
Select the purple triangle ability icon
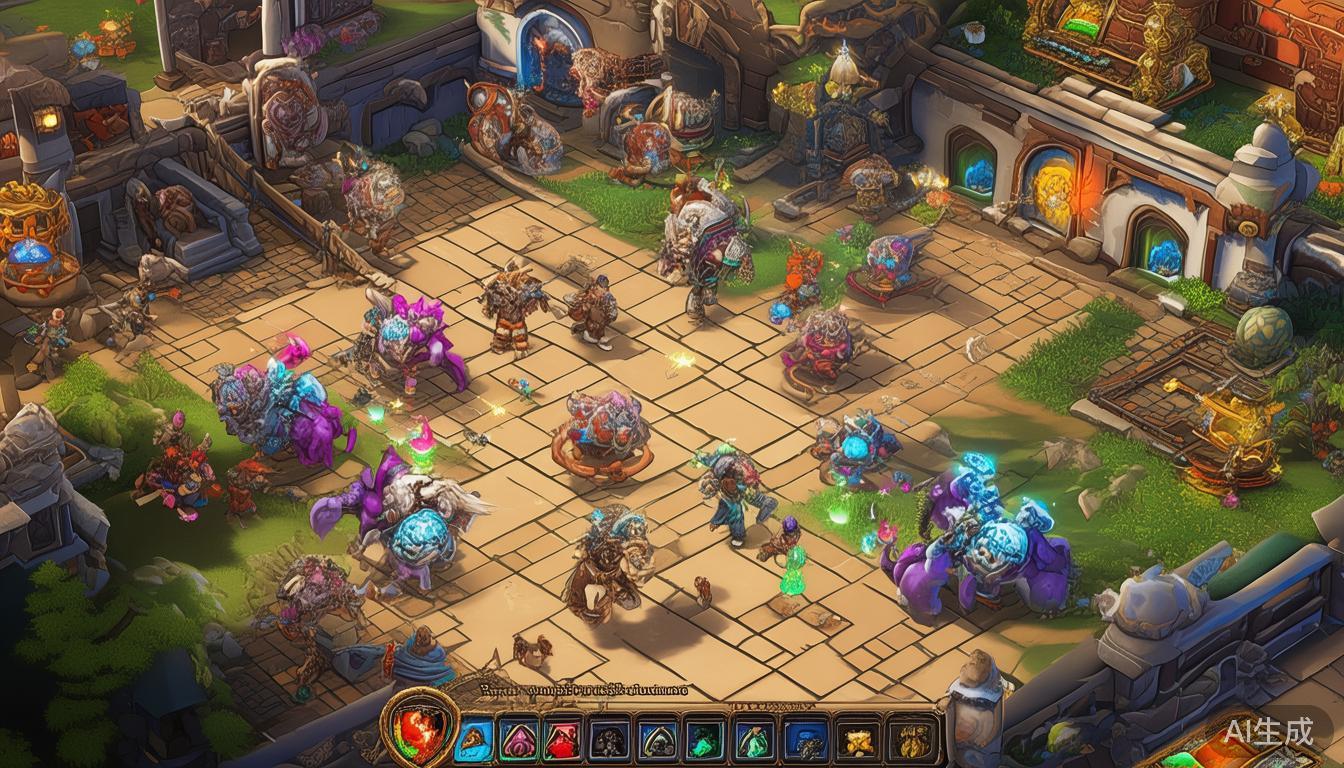coord(518,740)
